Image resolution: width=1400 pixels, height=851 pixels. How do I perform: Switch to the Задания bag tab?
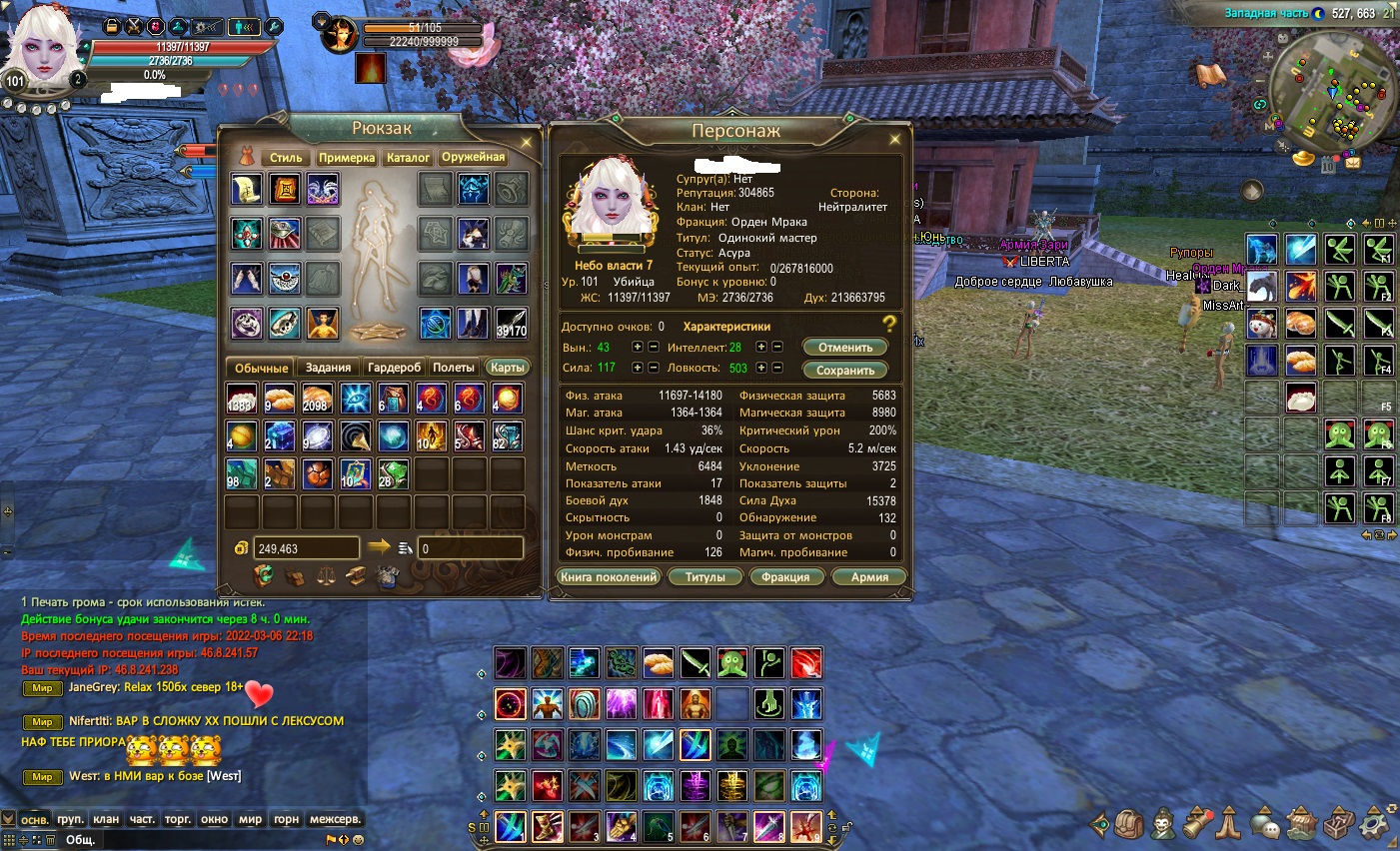click(328, 368)
